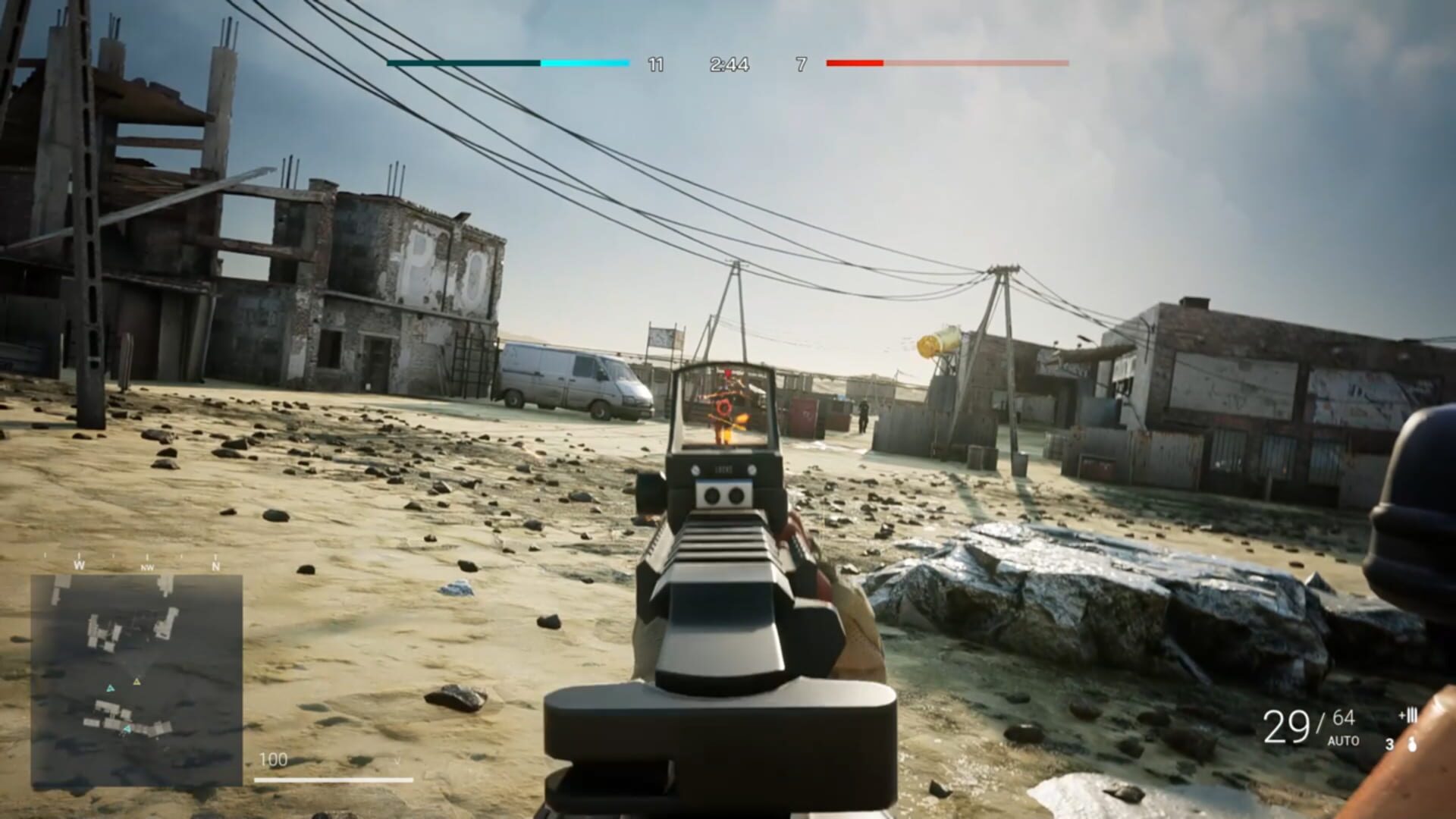Click the yellow objective triangle on minimap
The width and height of the screenshot is (1456, 819).
point(137,682)
